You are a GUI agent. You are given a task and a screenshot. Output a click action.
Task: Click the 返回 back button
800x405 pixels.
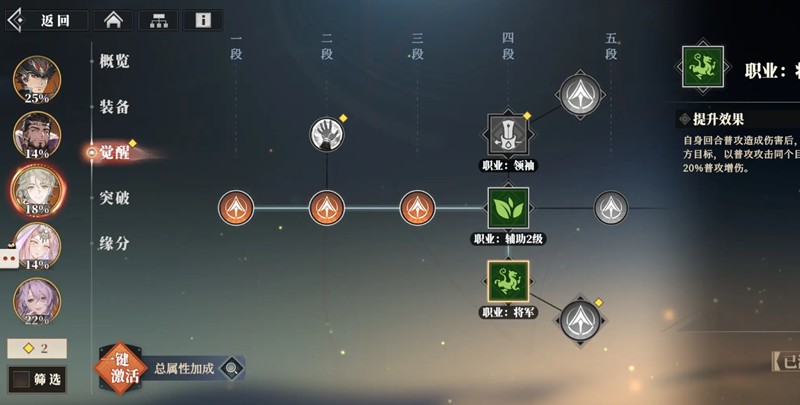[47, 20]
